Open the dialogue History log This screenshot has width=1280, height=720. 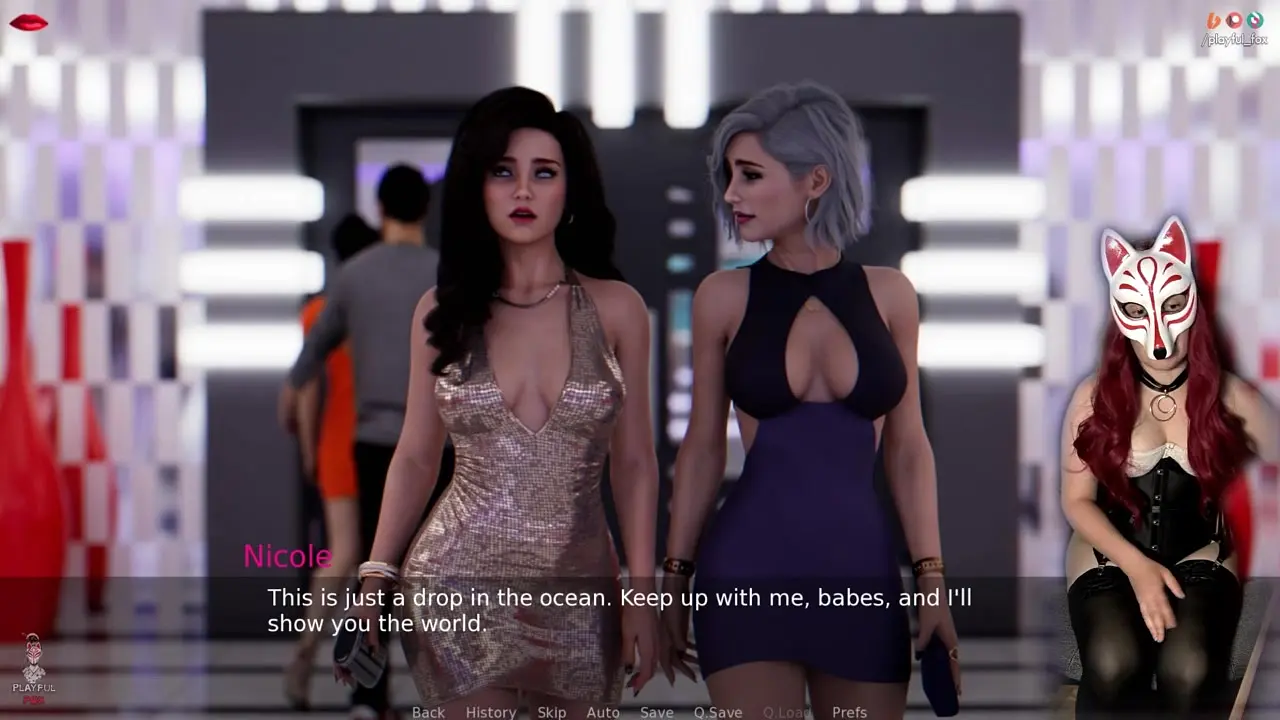click(491, 712)
